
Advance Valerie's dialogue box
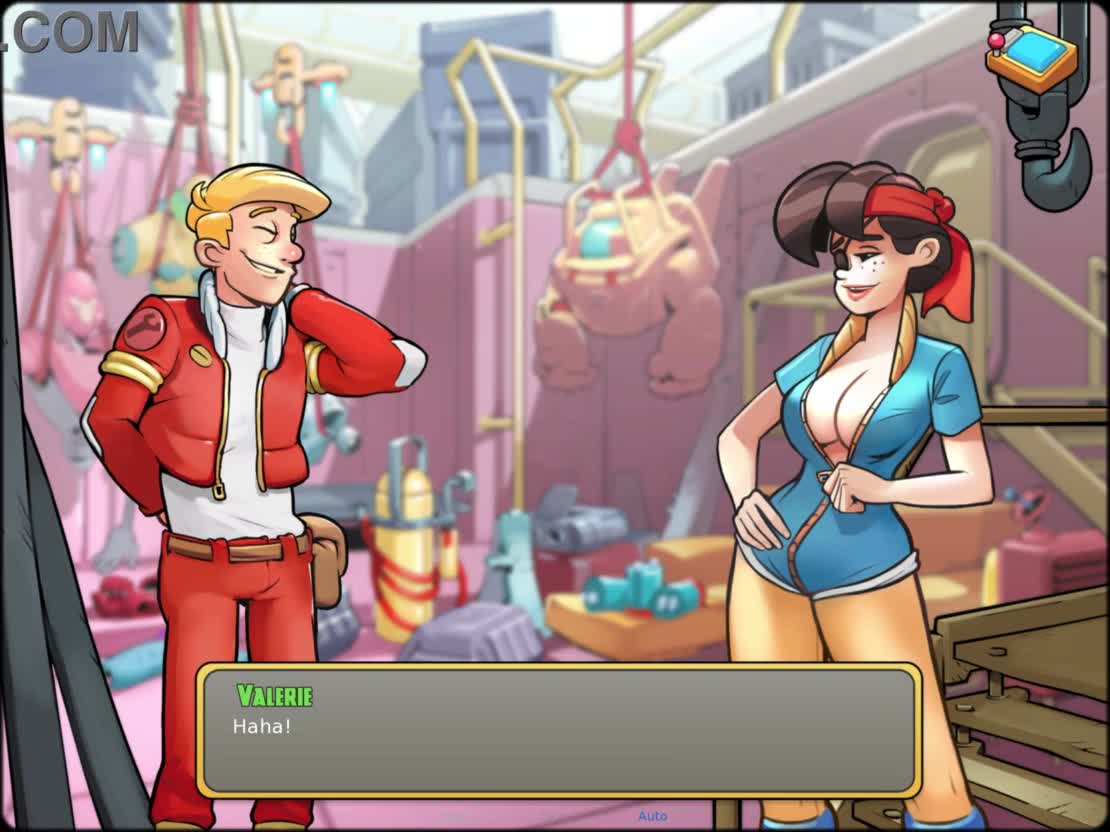558,731
